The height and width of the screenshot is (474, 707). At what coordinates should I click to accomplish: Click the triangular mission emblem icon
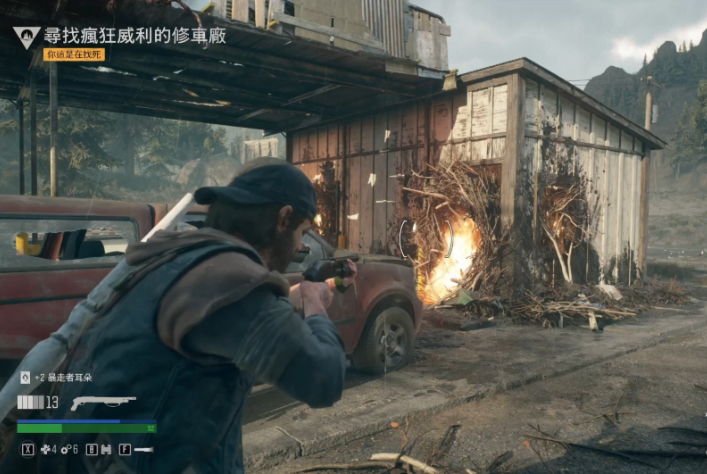(26, 37)
